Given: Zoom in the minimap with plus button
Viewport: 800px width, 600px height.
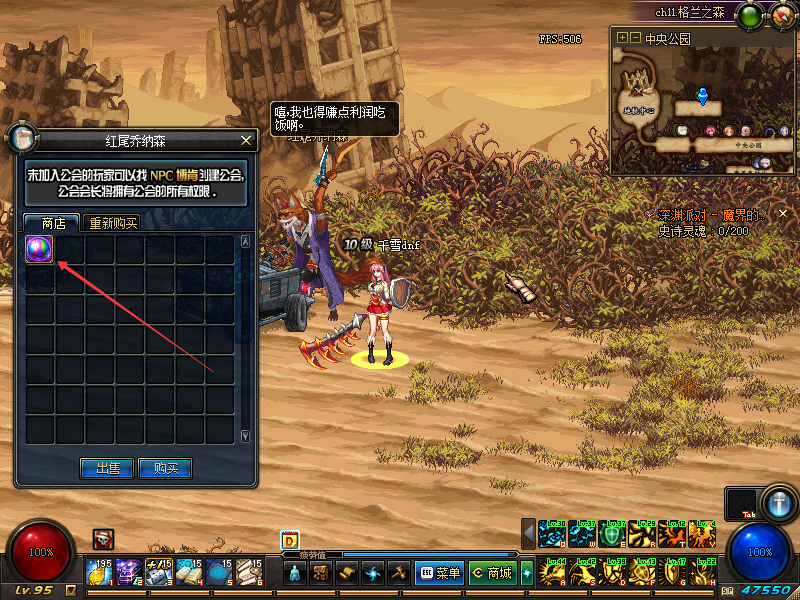Looking at the screenshot, I should pos(622,38).
